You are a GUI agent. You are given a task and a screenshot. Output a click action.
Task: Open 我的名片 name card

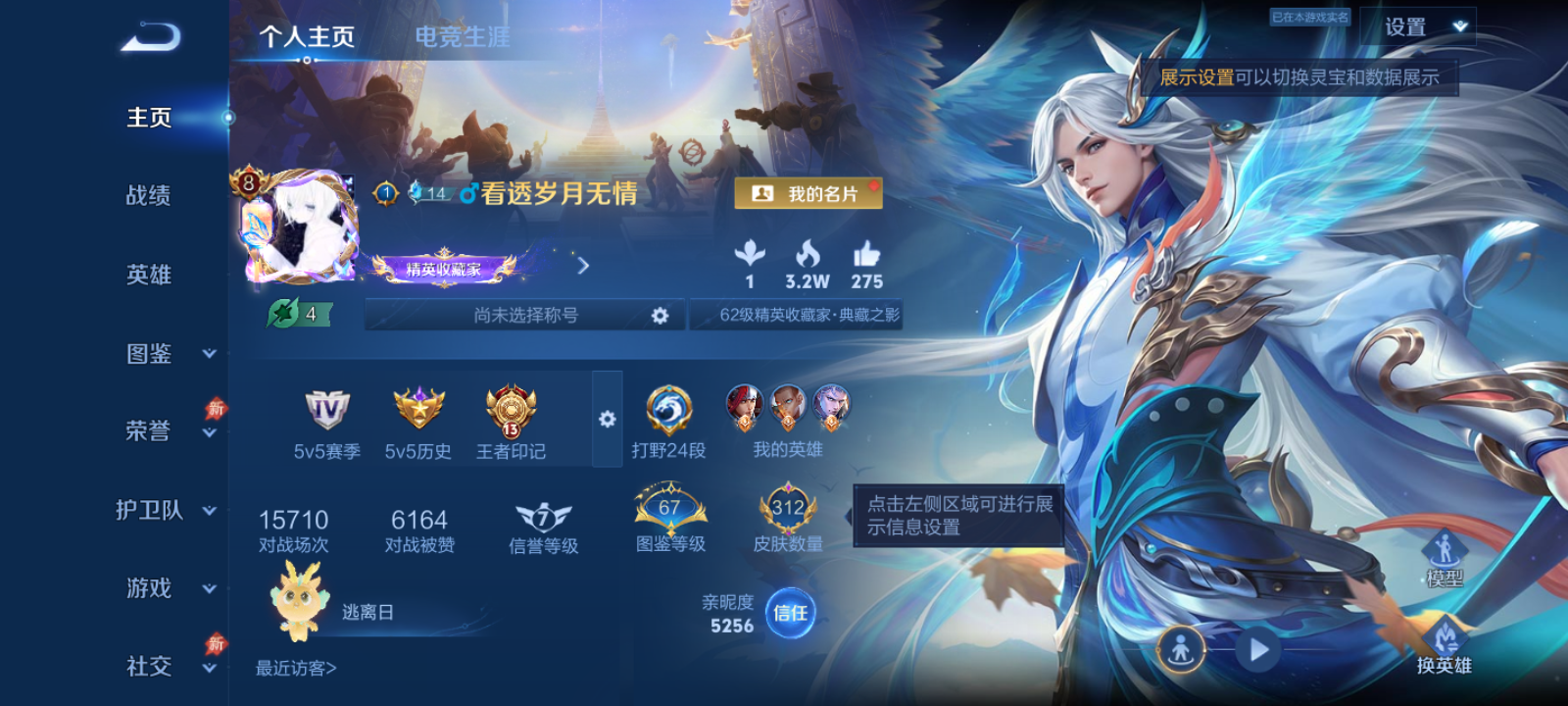(x=808, y=193)
